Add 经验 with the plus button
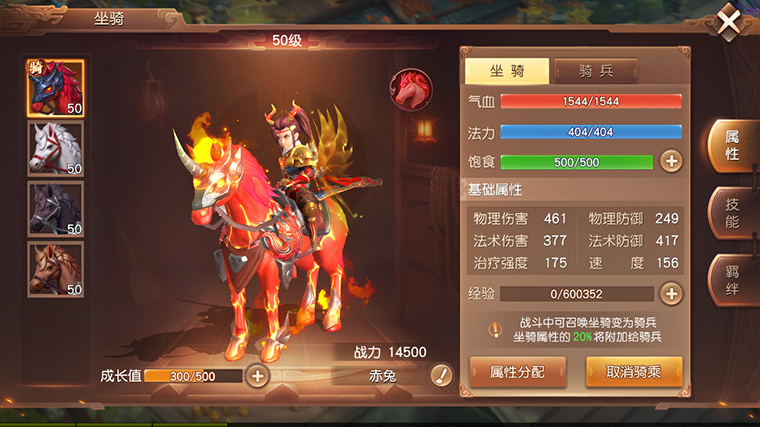Screen dimensions: 760x427 (x=671, y=293)
